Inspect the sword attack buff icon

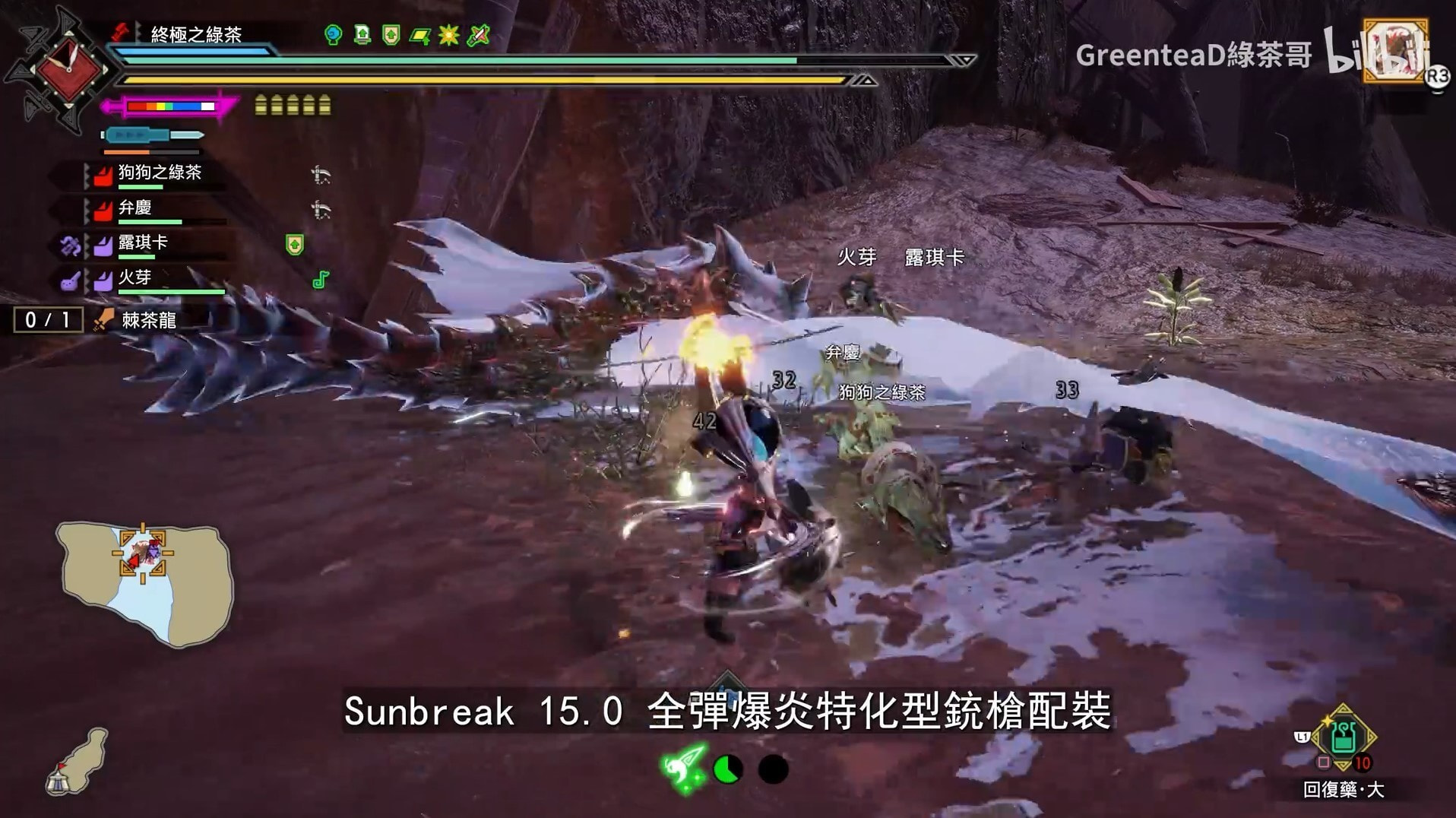pos(478,35)
